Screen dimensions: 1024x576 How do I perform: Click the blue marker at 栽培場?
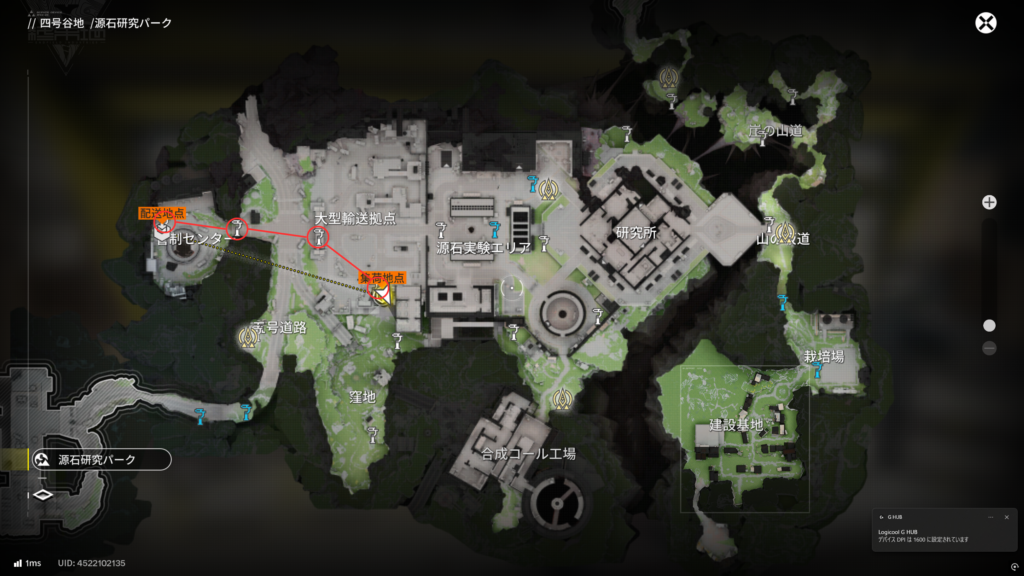click(x=818, y=370)
